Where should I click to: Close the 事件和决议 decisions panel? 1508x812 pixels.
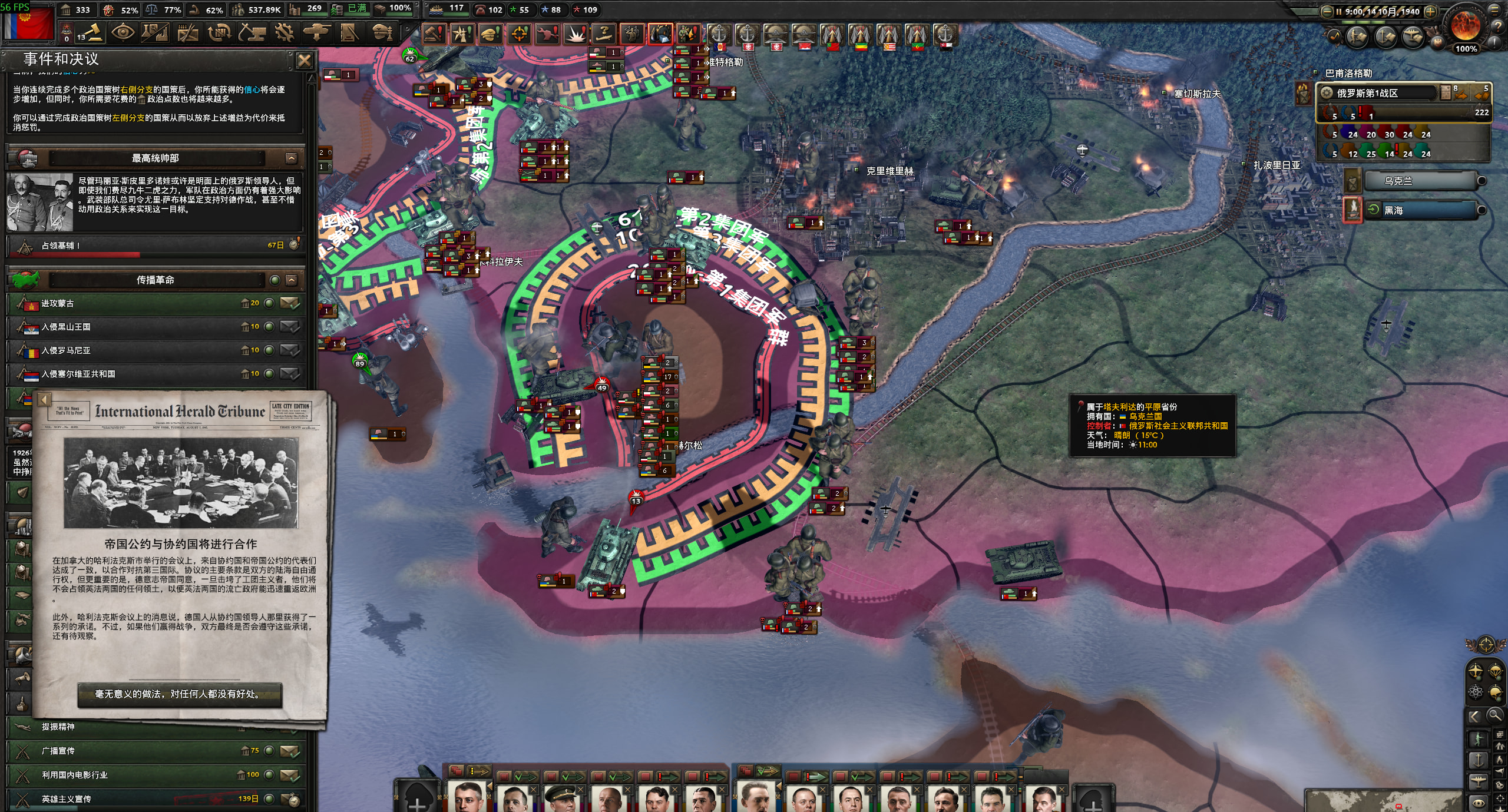304,61
